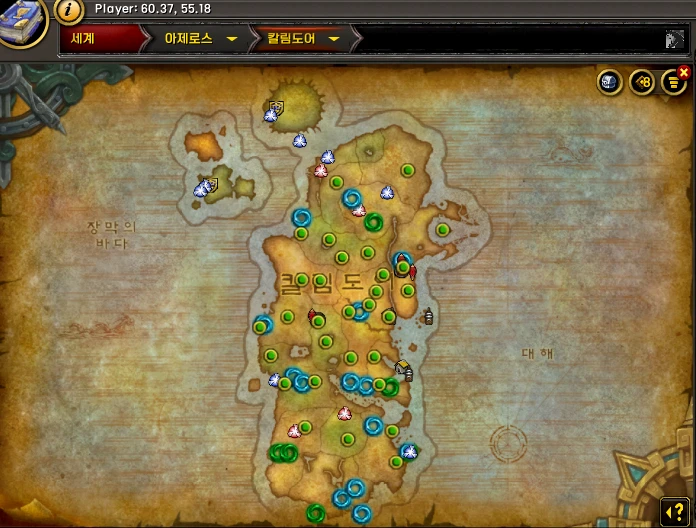Click the blue round map button
Image resolution: width=696 pixels, height=528 pixels.
(x=609, y=82)
